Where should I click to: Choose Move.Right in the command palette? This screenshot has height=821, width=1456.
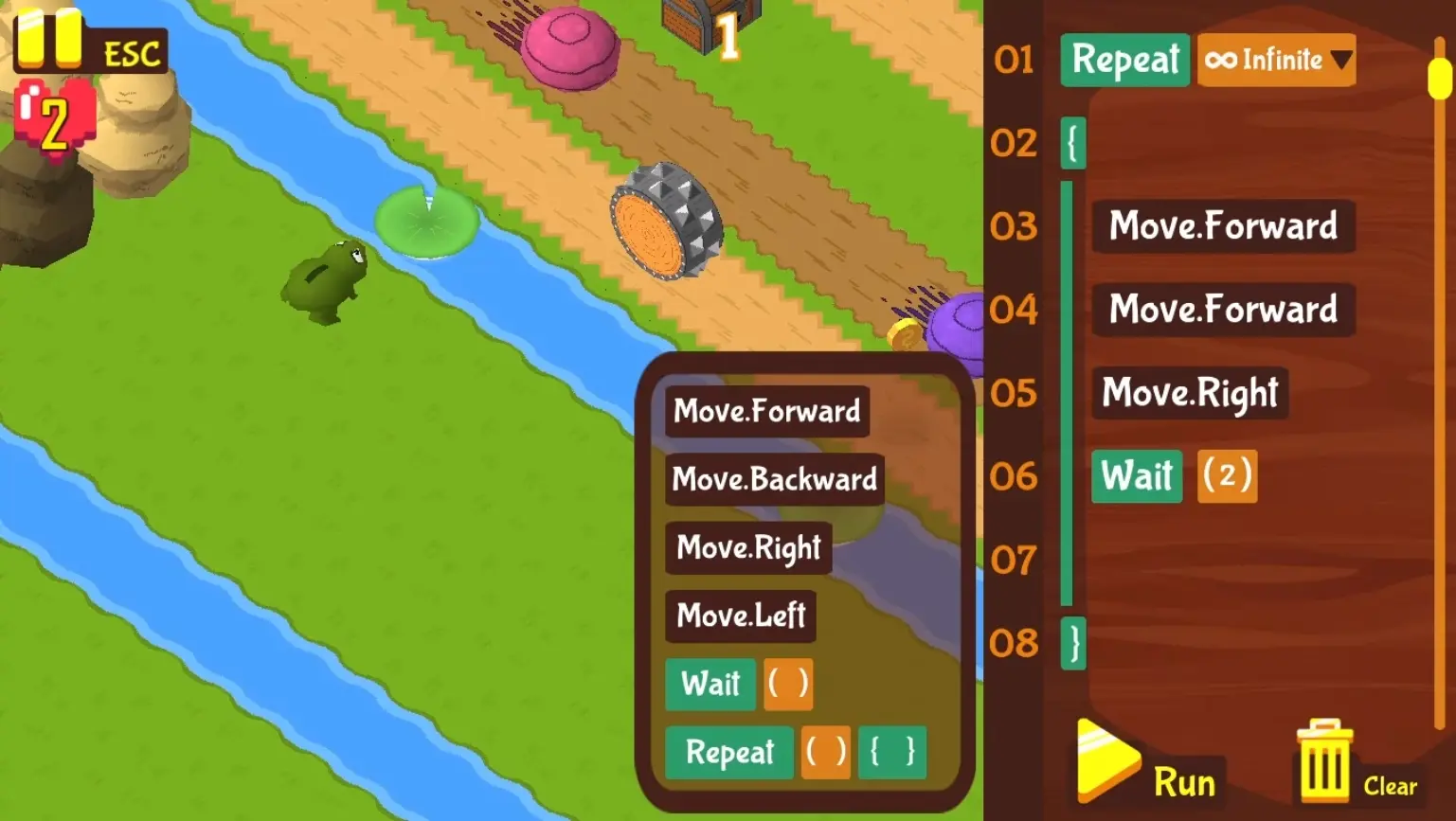pyautogui.click(x=748, y=547)
